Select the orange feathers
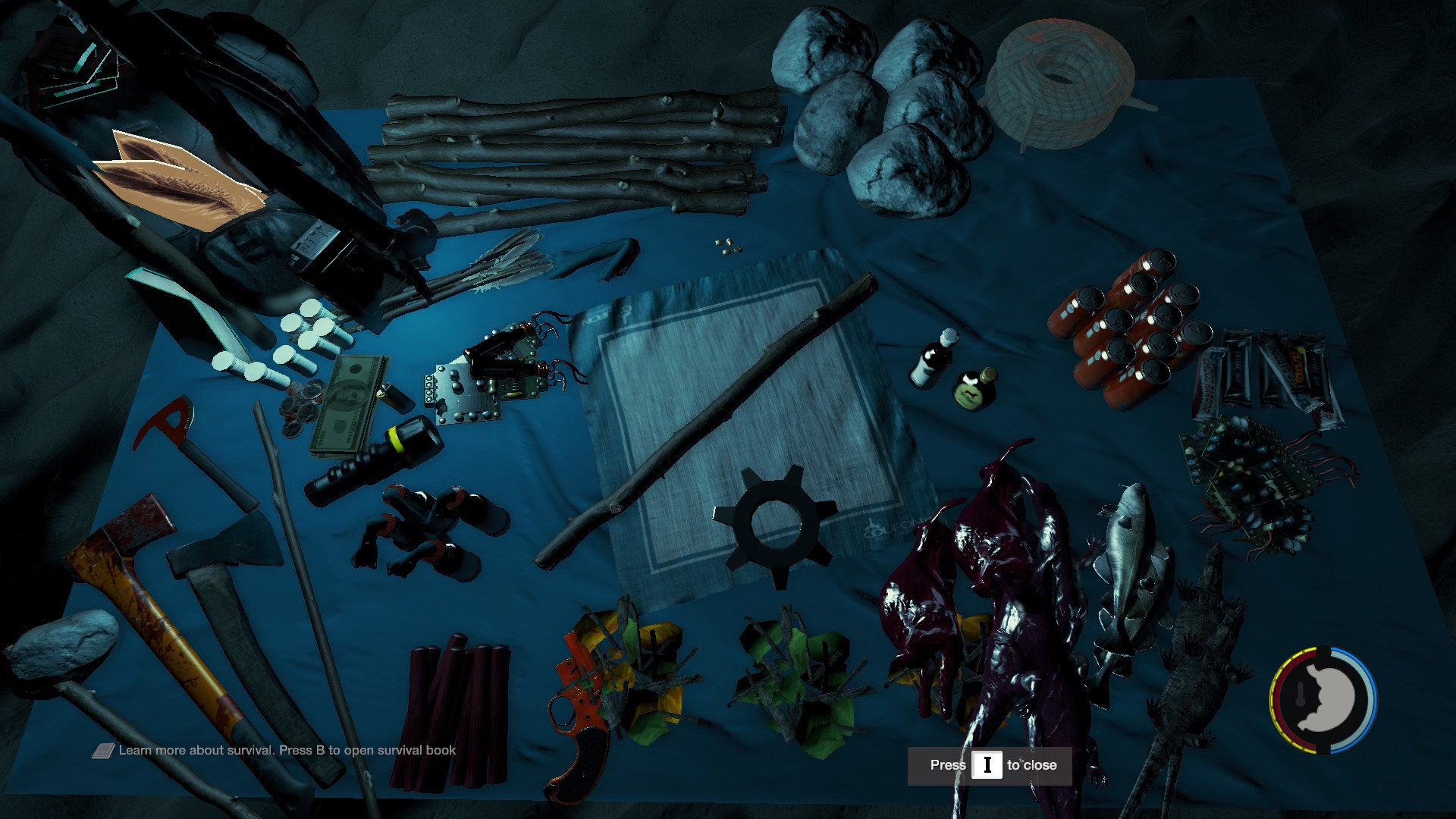The image size is (1456, 819). 182,178
